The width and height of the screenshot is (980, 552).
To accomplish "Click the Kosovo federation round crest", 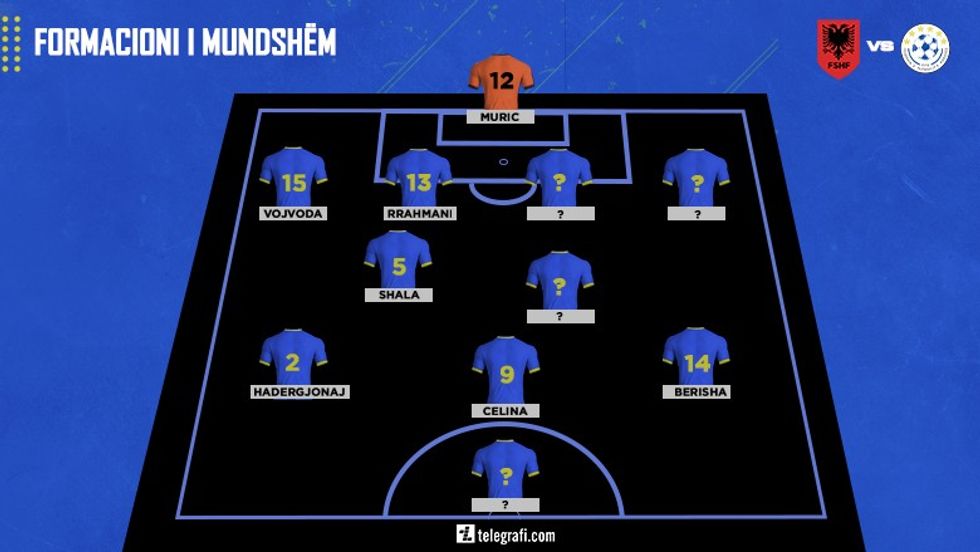I will (x=925, y=47).
